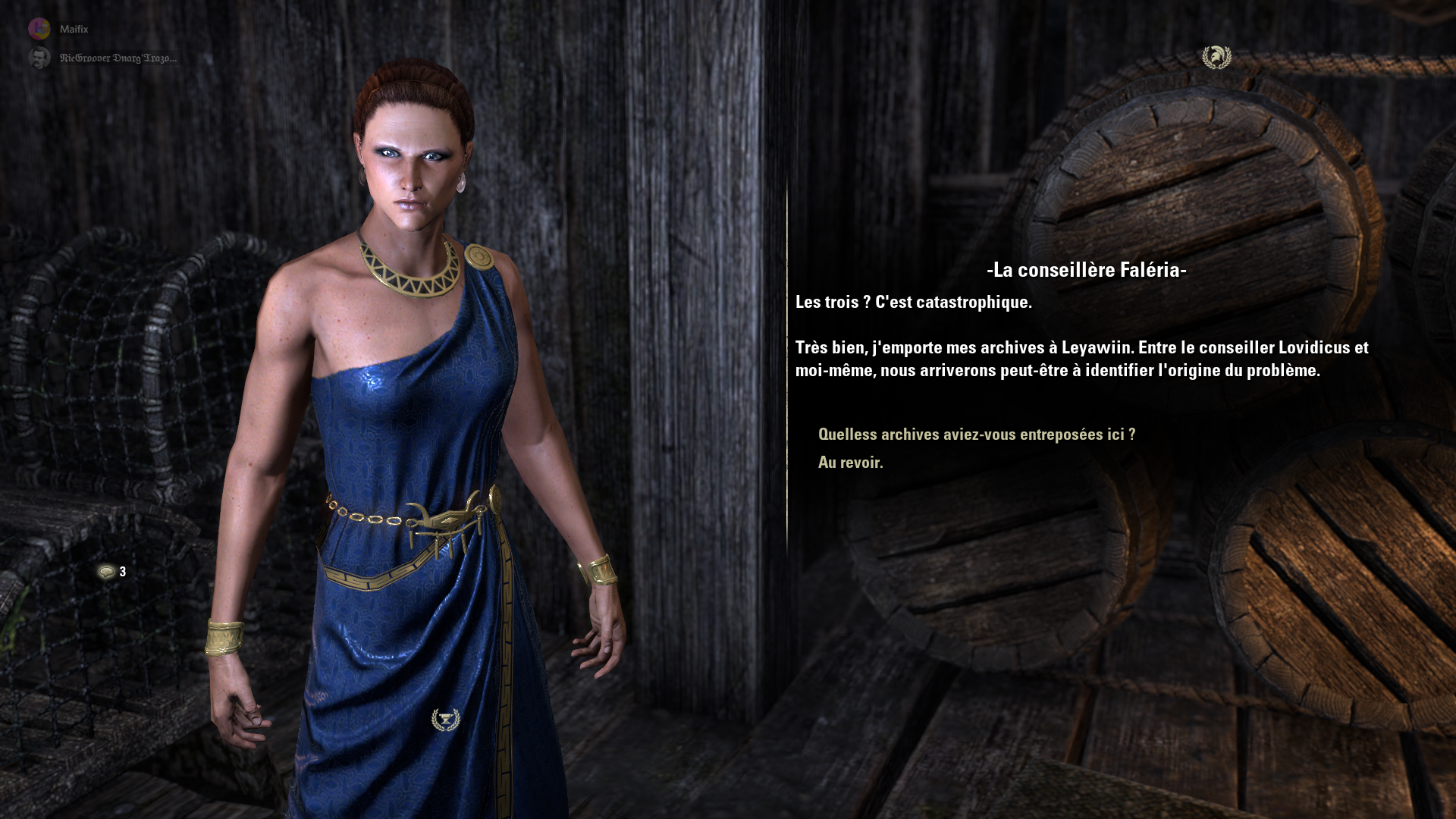Open the chat notification bubble icon
The image size is (1456, 819).
pos(107,572)
